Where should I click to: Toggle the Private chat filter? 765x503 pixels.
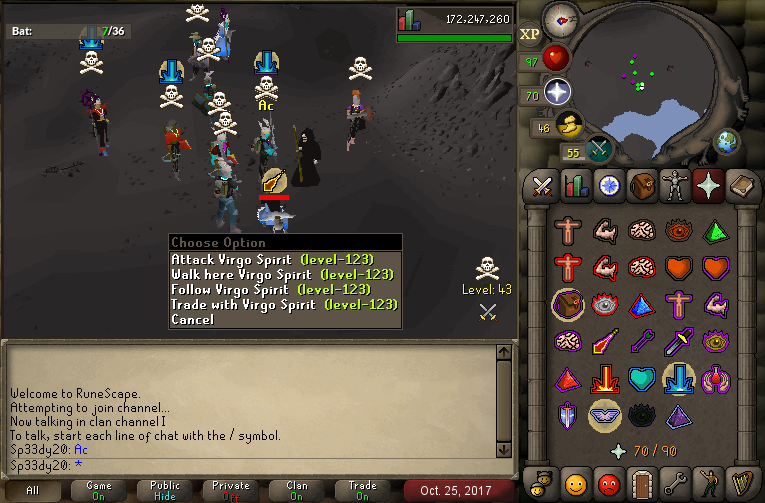pyautogui.click(x=232, y=490)
